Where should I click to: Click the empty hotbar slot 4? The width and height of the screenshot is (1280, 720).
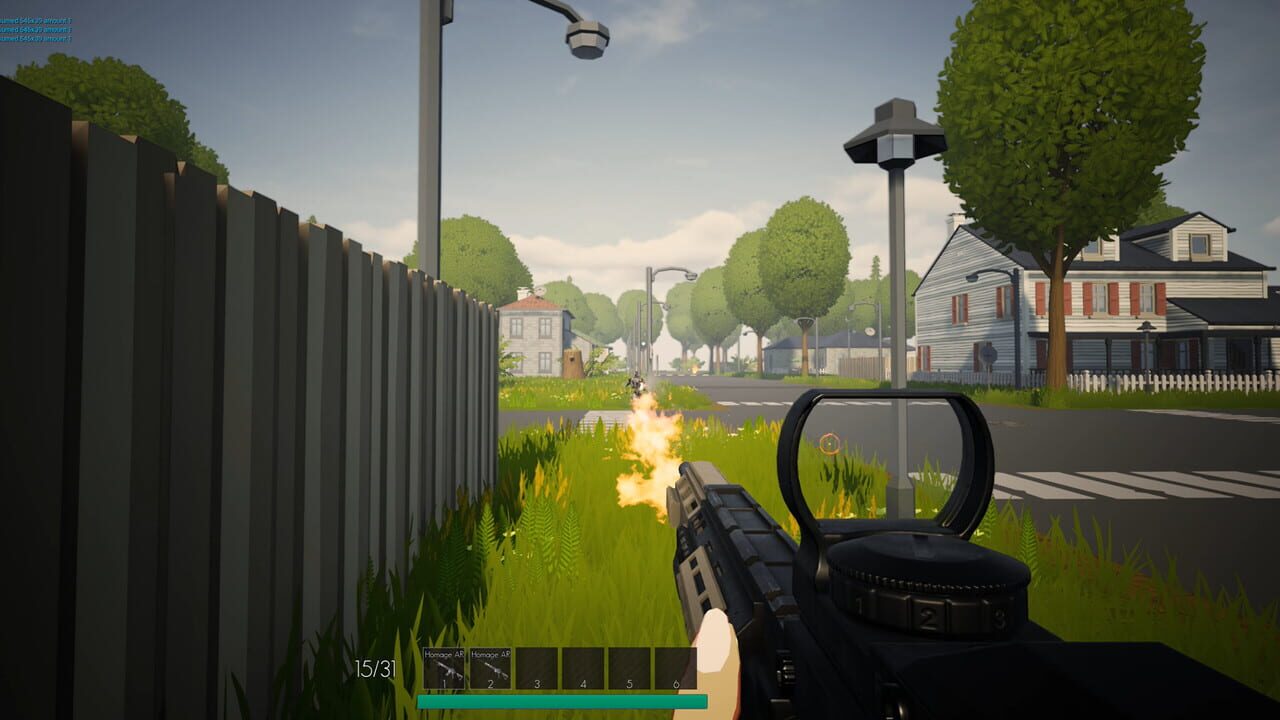[582, 667]
